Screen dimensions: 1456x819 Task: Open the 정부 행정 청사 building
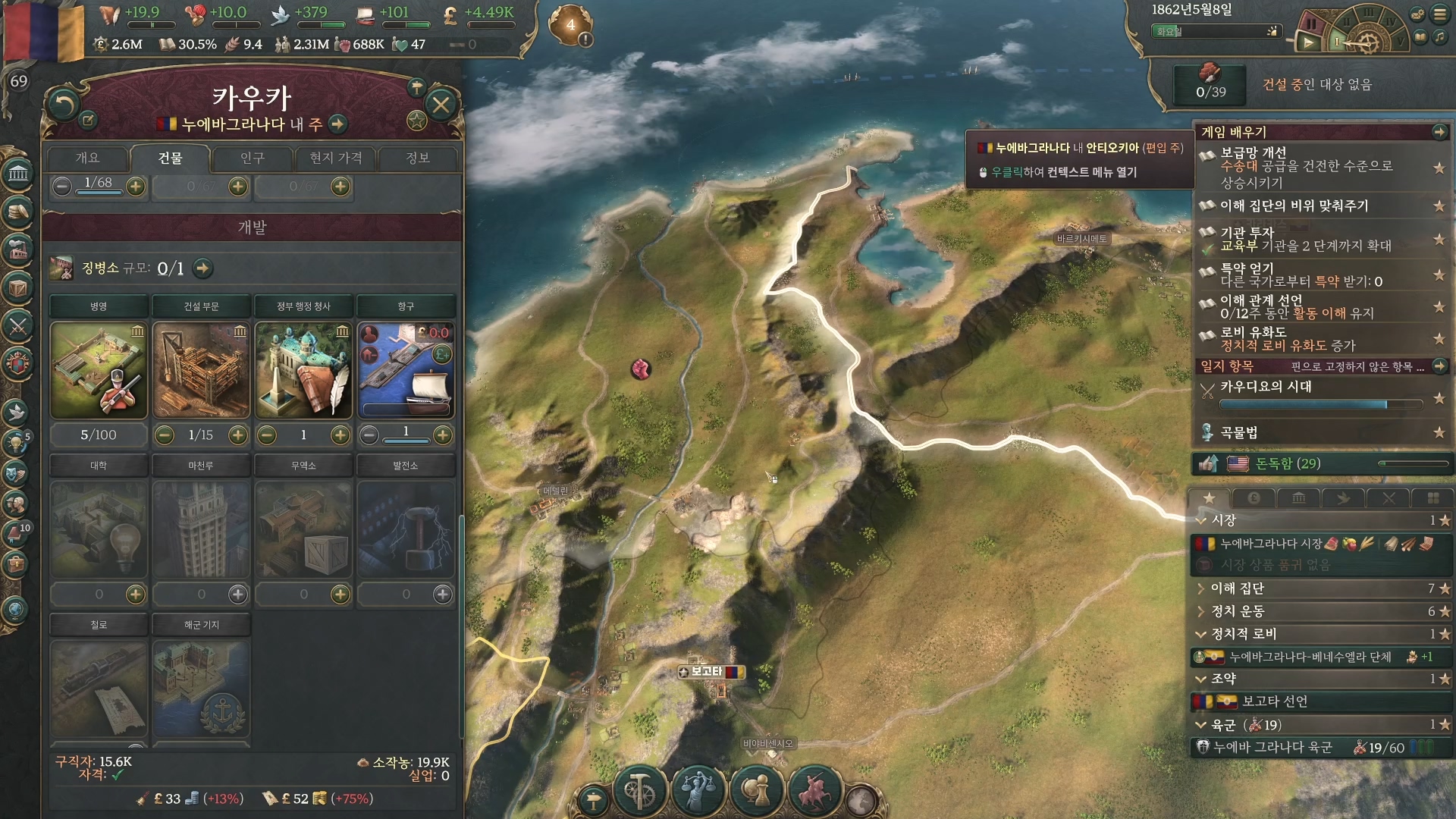click(x=303, y=370)
